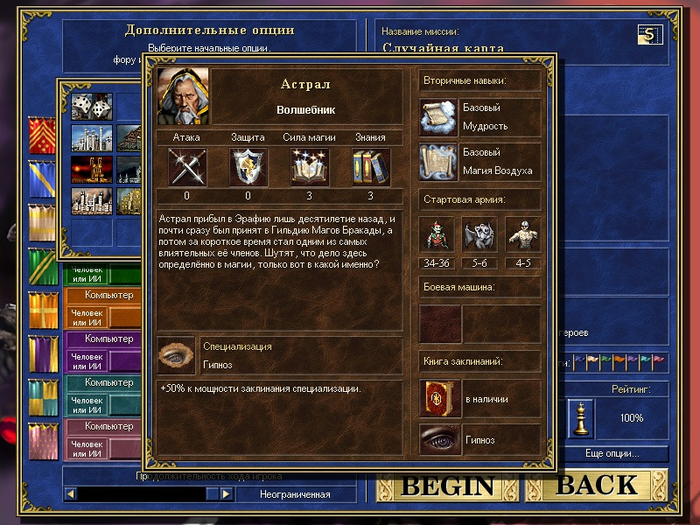
Task: Open the red spellbook icon
Action: click(x=438, y=397)
